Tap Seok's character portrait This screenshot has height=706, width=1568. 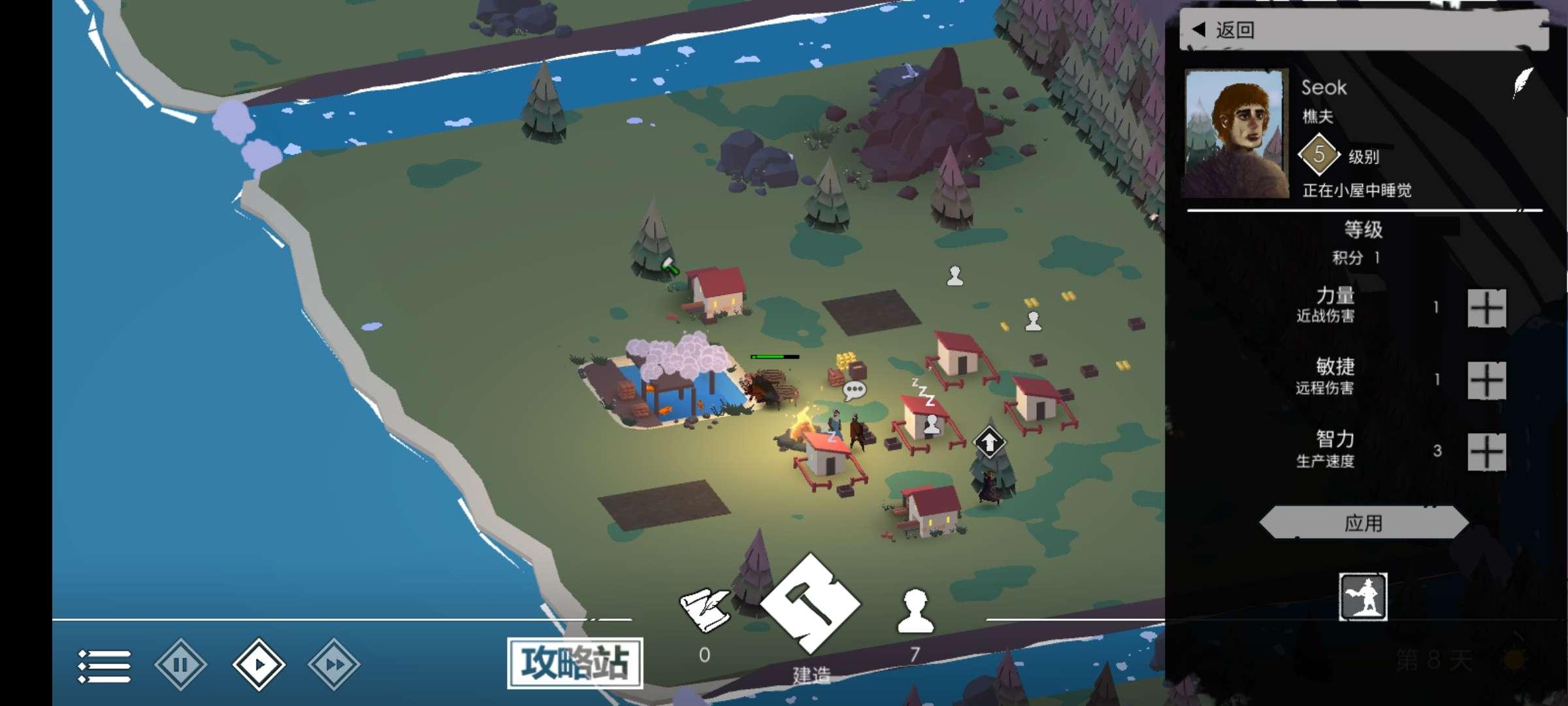click(1236, 134)
